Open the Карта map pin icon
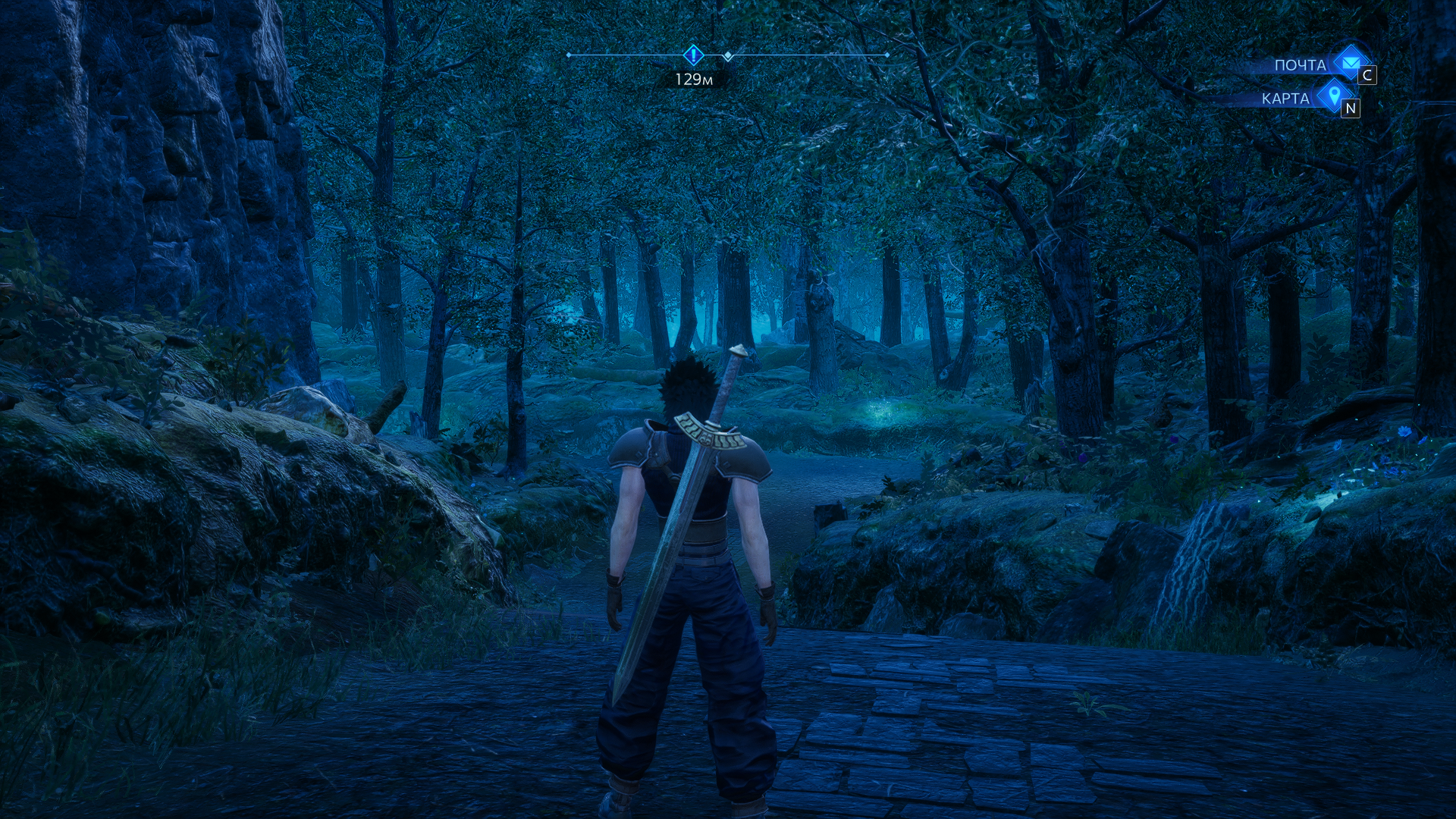1456x819 pixels. [1334, 96]
